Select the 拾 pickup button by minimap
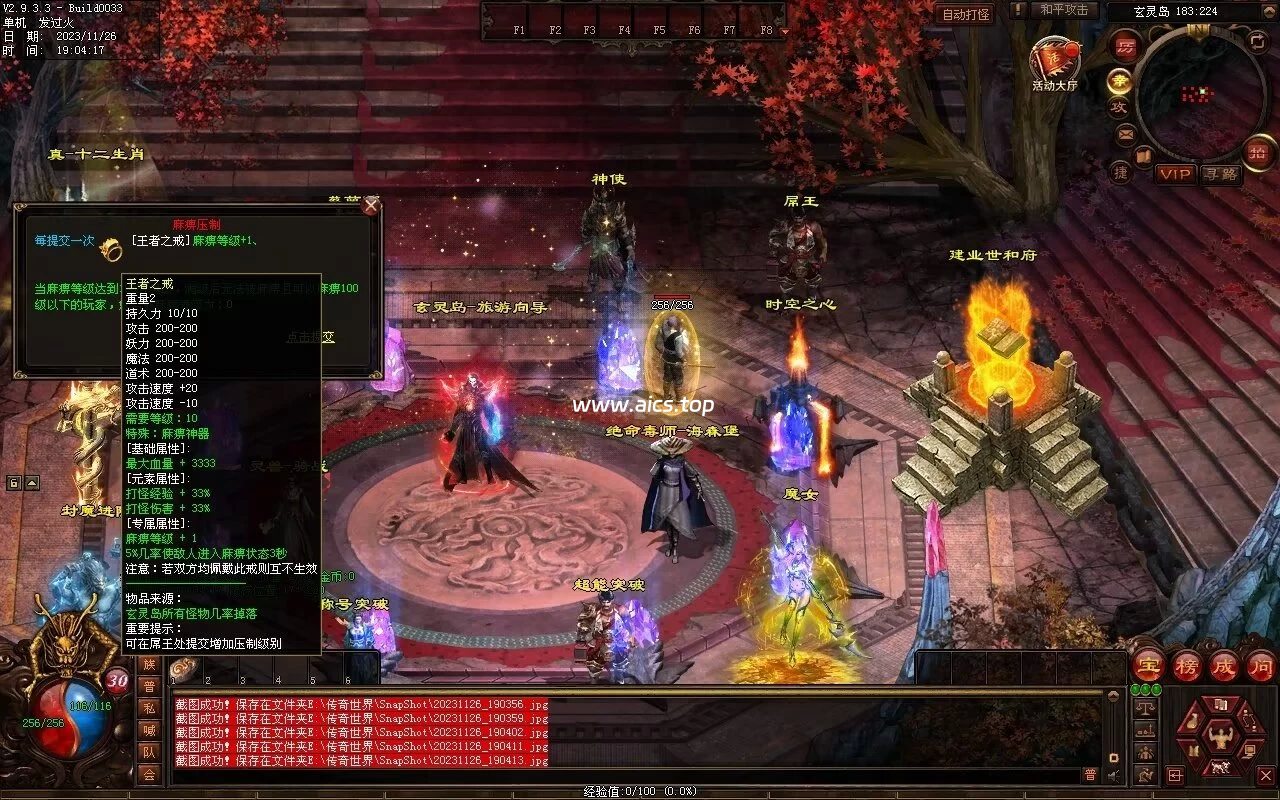This screenshot has width=1280, height=800. 1257,153
